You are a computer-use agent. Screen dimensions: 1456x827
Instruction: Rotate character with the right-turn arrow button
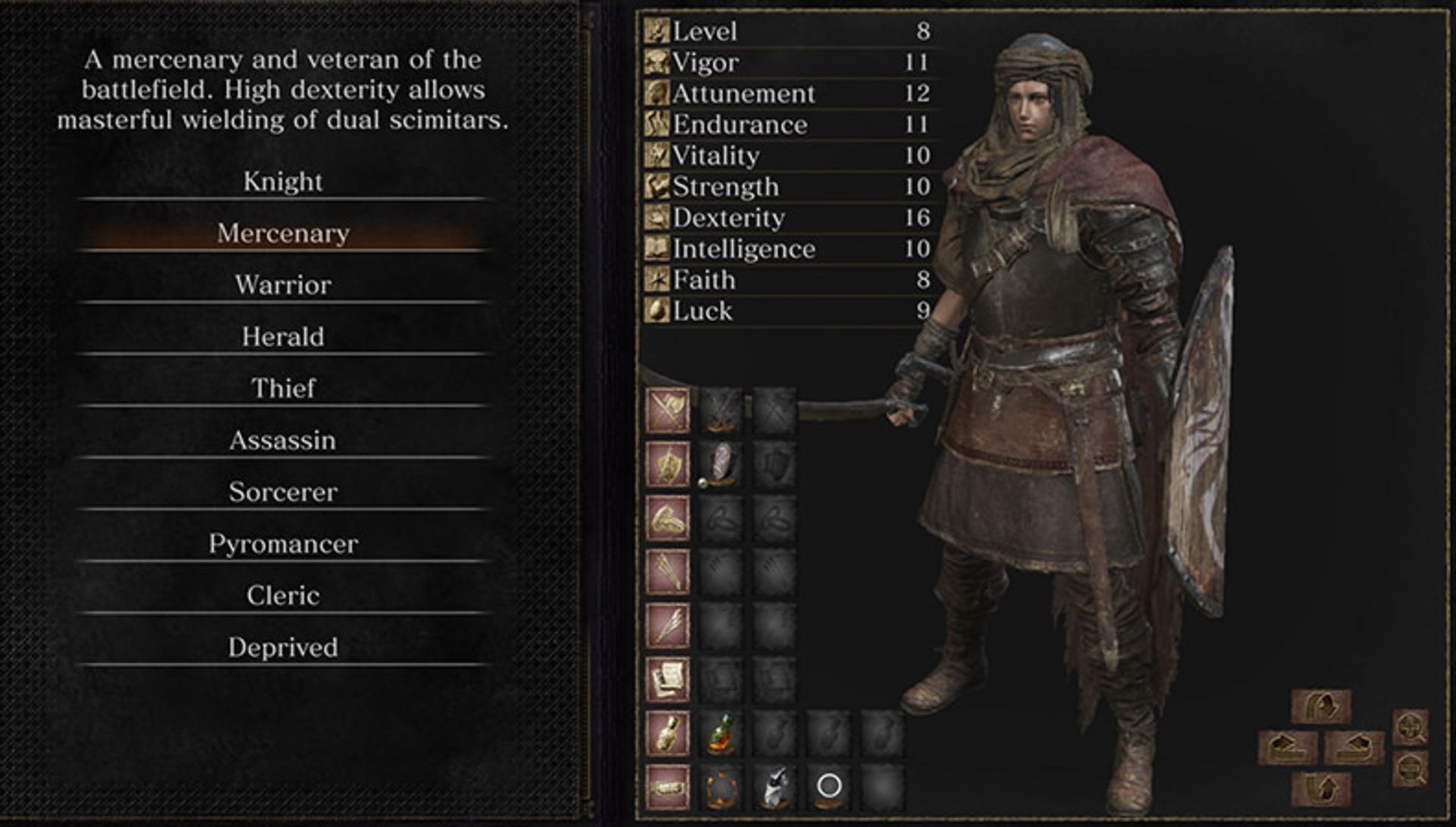1354,747
